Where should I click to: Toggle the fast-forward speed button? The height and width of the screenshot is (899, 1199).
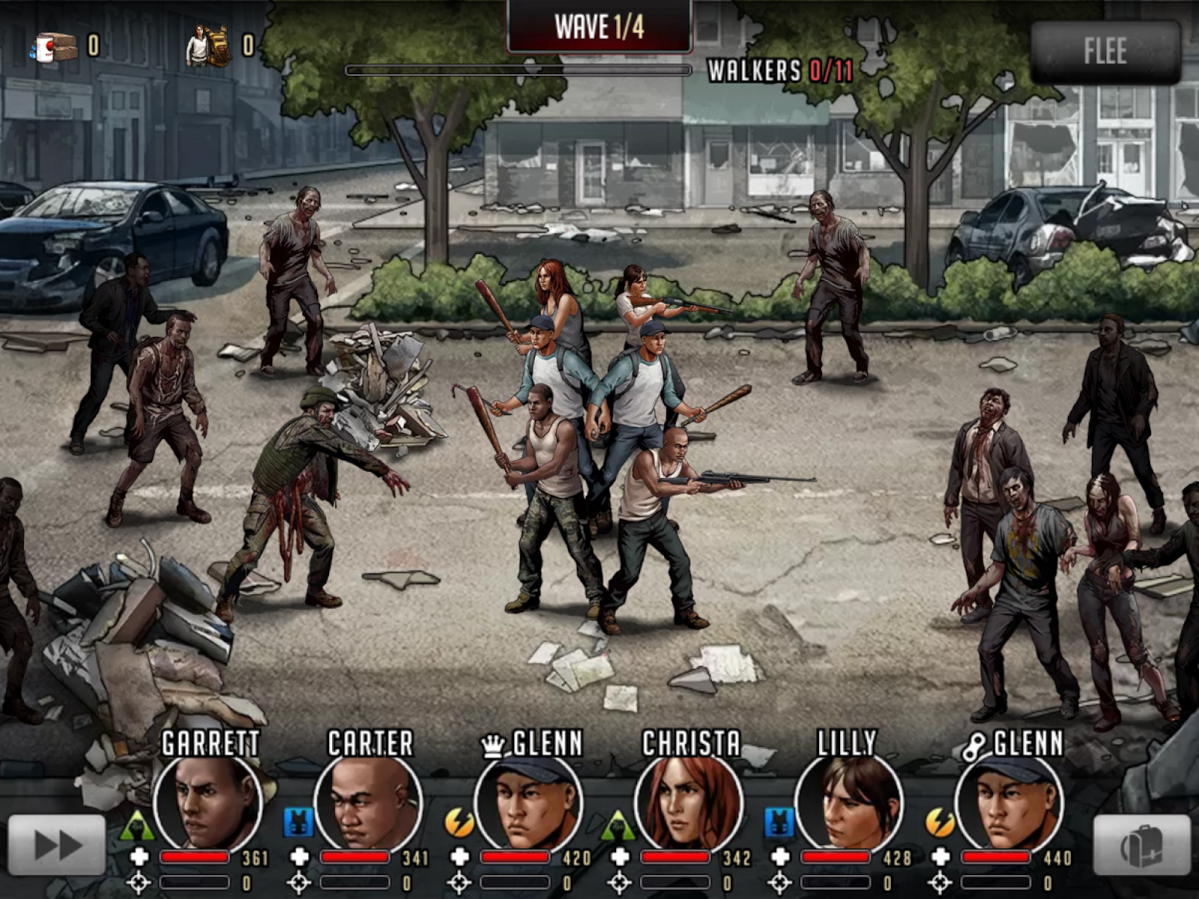click(57, 845)
